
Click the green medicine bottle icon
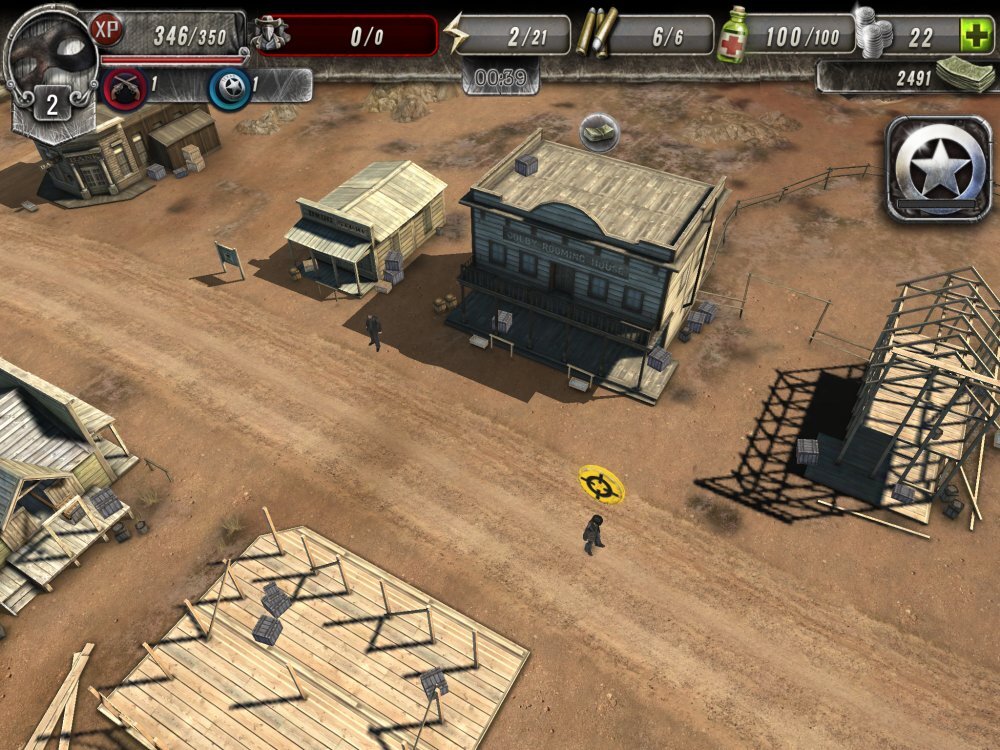click(x=733, y=35)
